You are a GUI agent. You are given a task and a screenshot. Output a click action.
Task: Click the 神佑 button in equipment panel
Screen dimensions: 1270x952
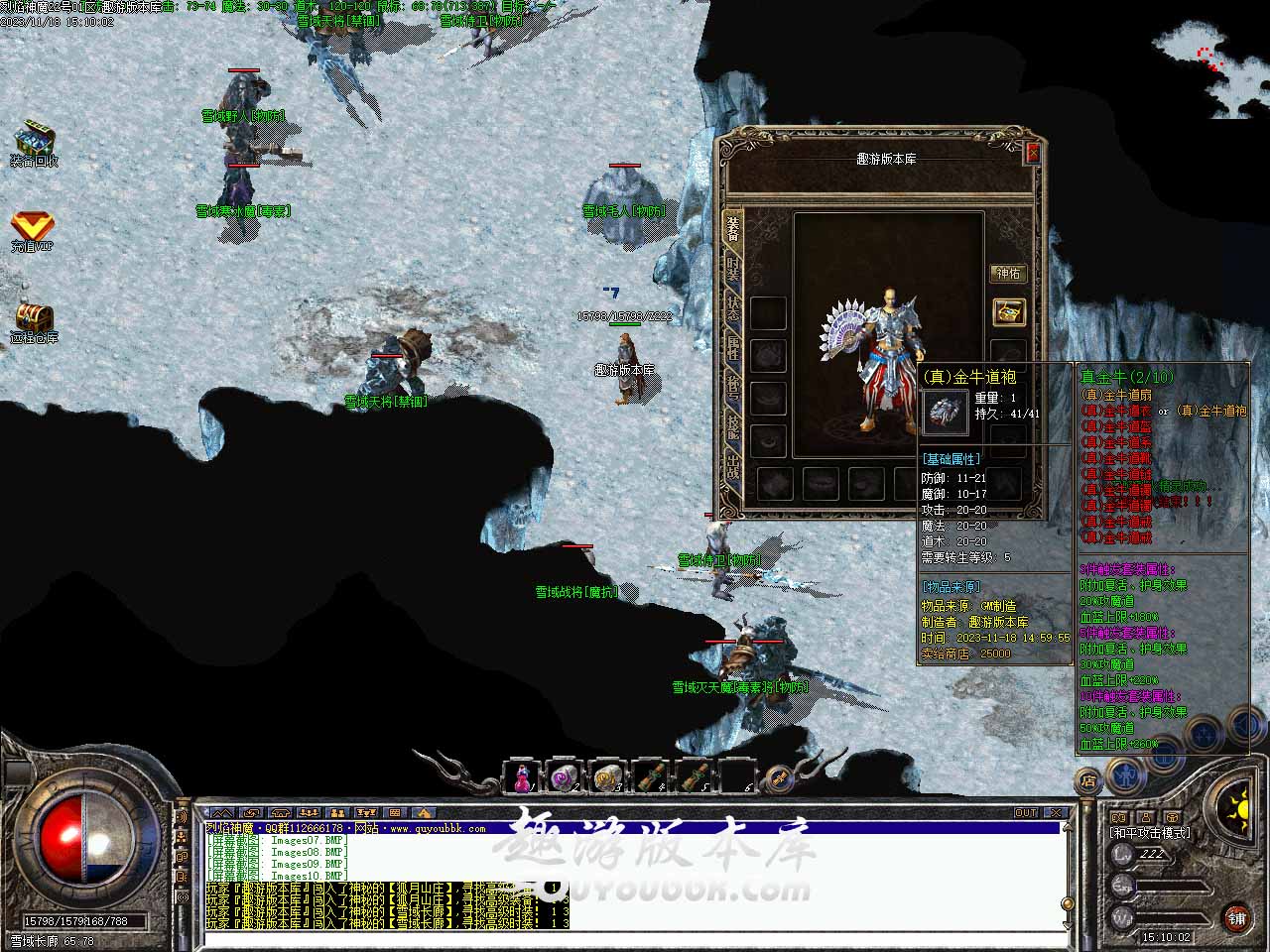click(1008, 274)
